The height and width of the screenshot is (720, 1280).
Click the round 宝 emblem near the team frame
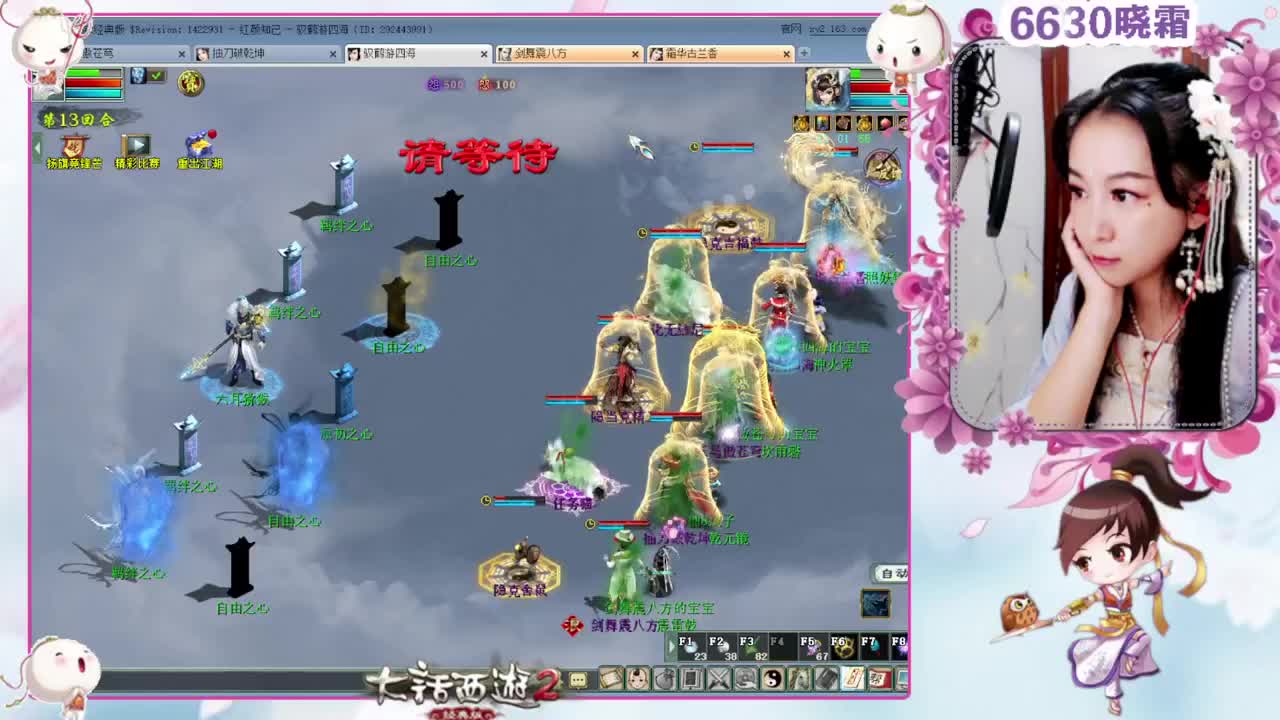point(191,84)
